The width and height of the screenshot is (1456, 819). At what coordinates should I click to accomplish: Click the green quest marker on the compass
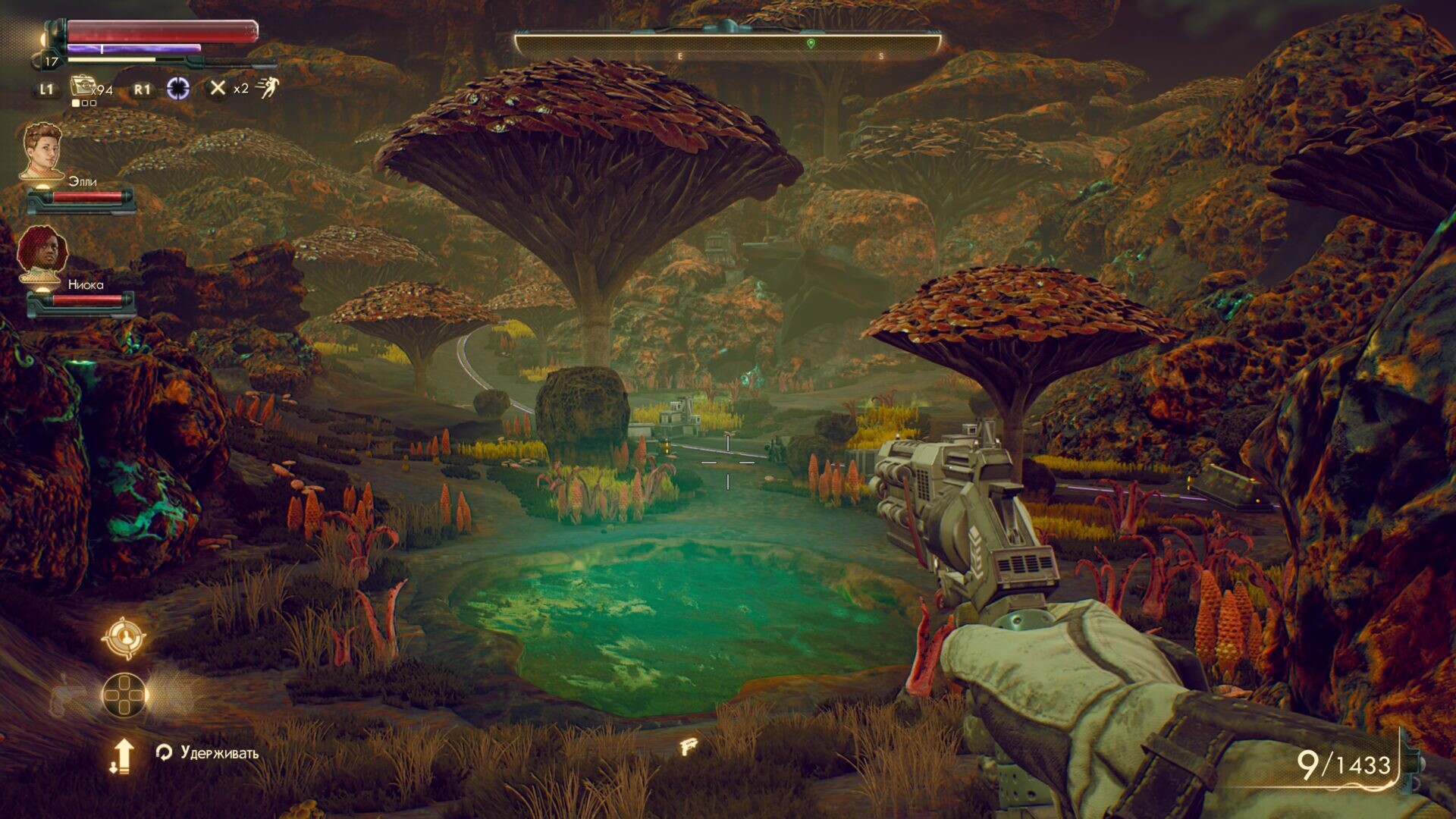pyautogui.click(x=811, y=44)
